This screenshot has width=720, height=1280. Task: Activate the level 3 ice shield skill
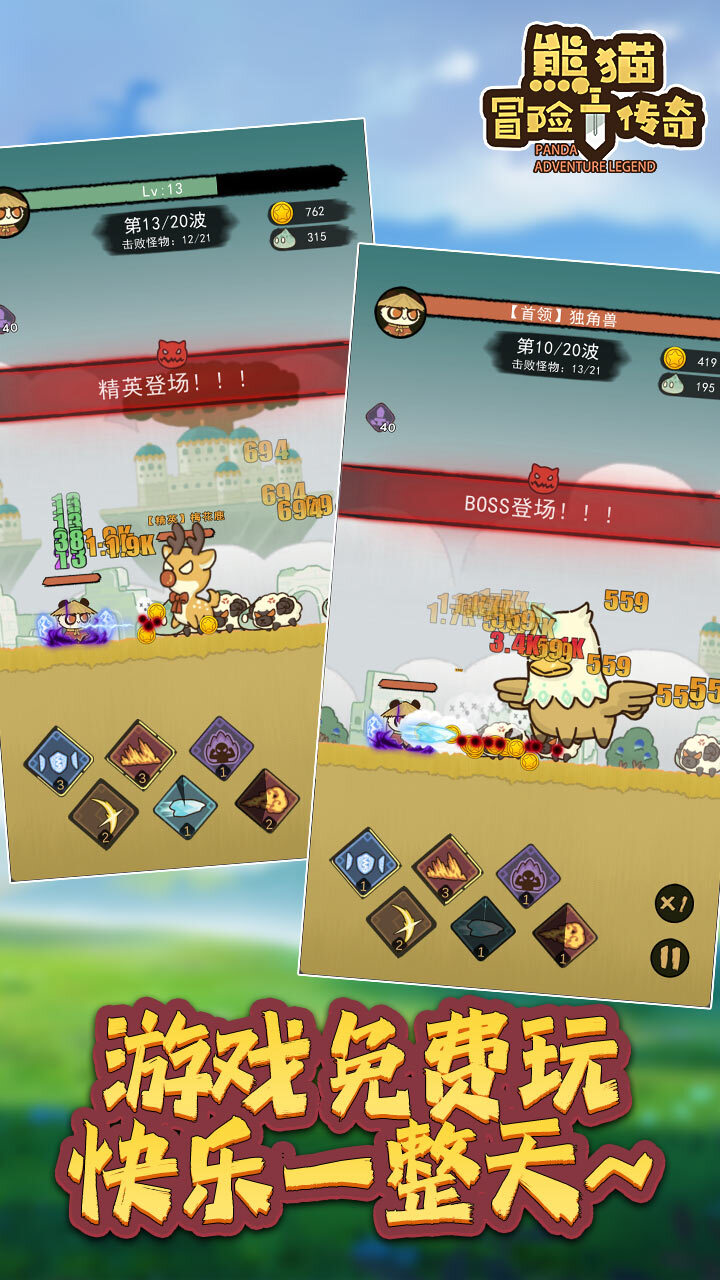coord(59,760)
